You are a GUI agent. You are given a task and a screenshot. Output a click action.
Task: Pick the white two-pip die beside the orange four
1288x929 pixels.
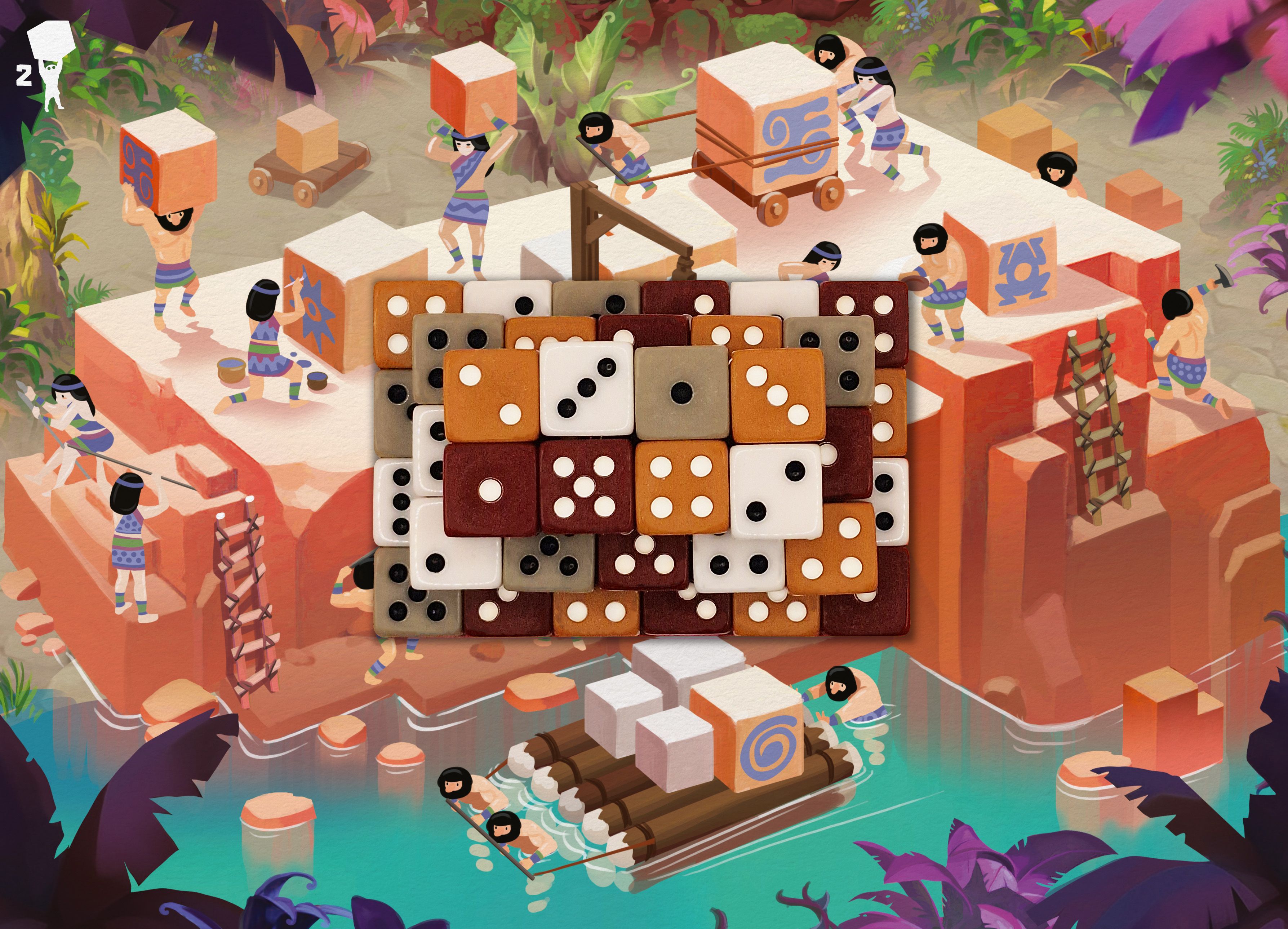pos(775,489)
